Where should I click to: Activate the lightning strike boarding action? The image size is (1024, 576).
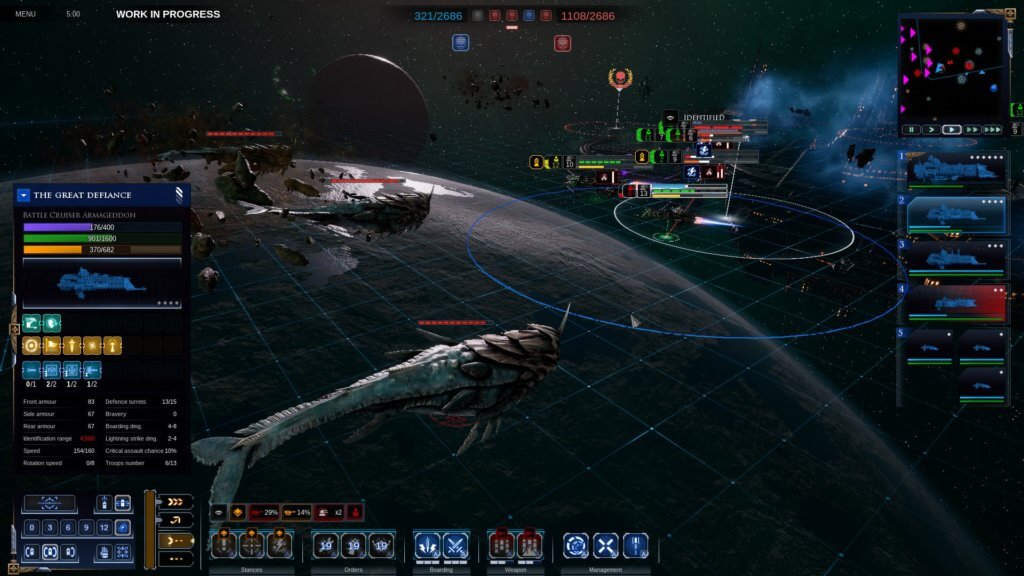click(x=427, y=546)
